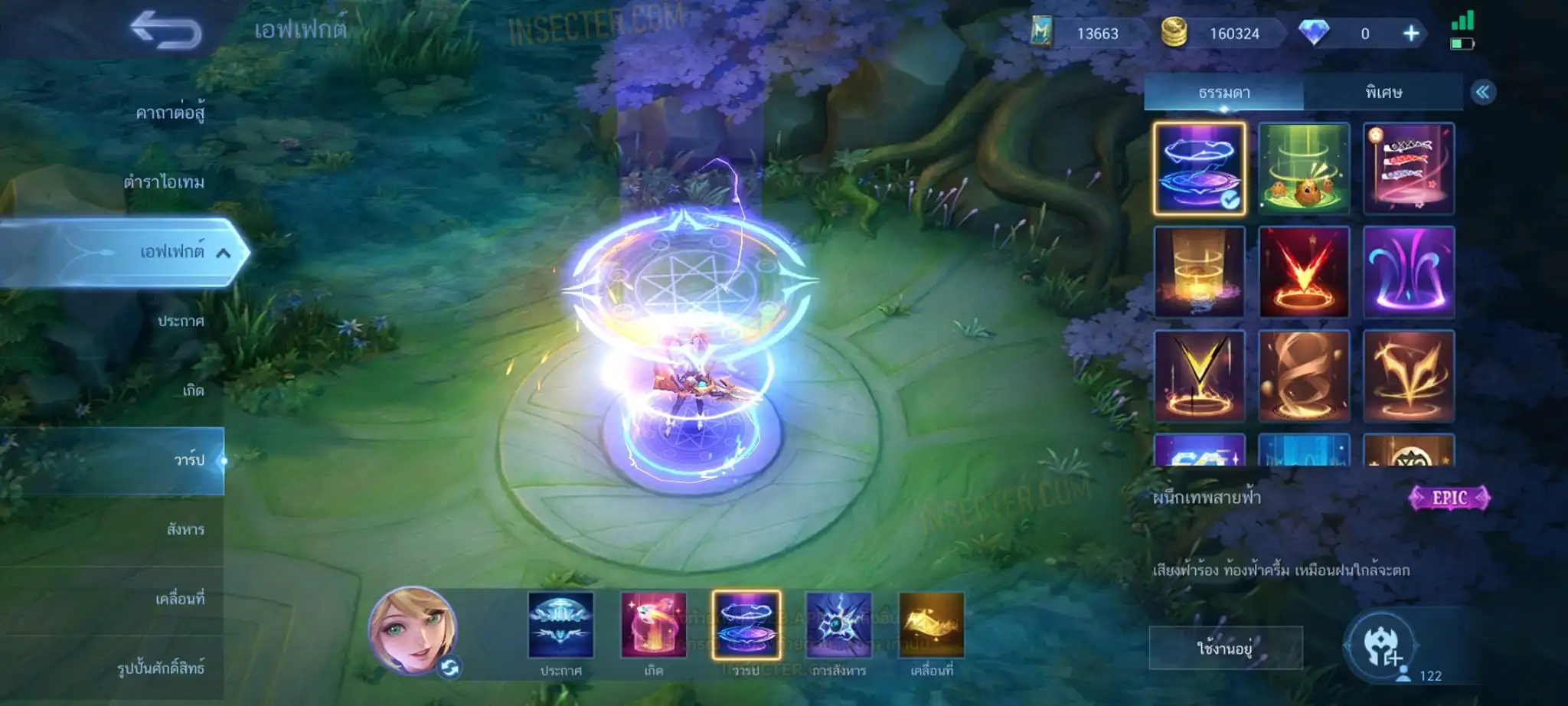Screen dimensions: 1568x706
Task: Collapse the effect panel with double-arrow button
Action: [x=1482, y=93]
